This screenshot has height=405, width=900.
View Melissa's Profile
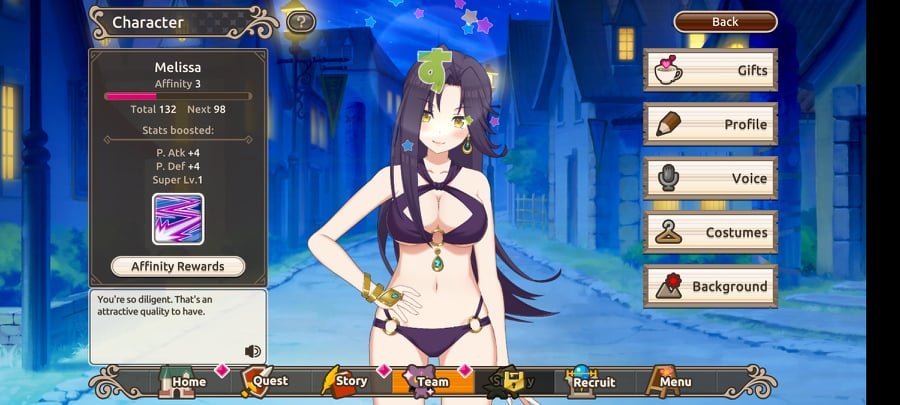(709, 124)
